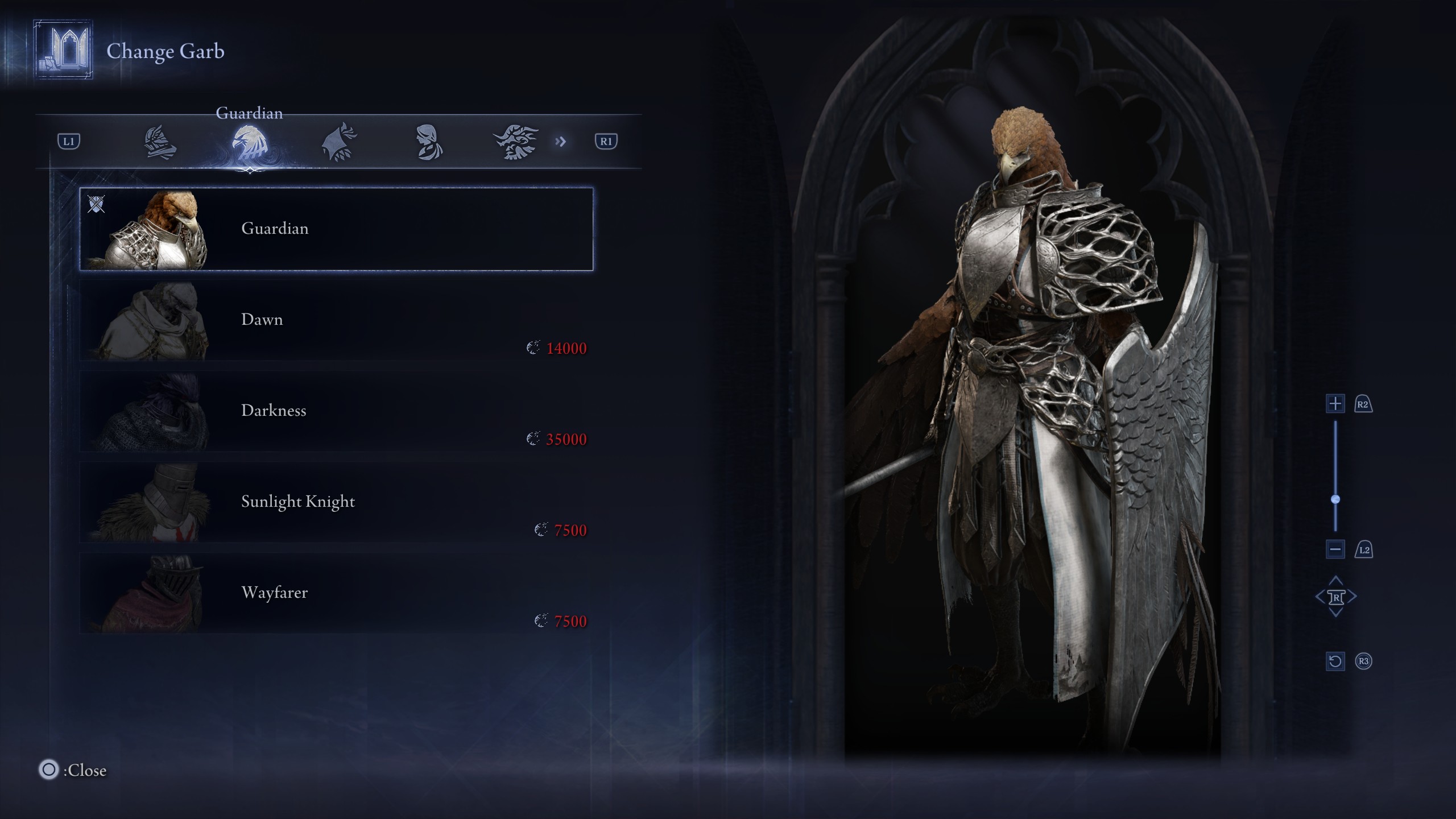Zoom in with the plus icon
The width and height of the screenshot is (1456, 819).
(1335, 404)
